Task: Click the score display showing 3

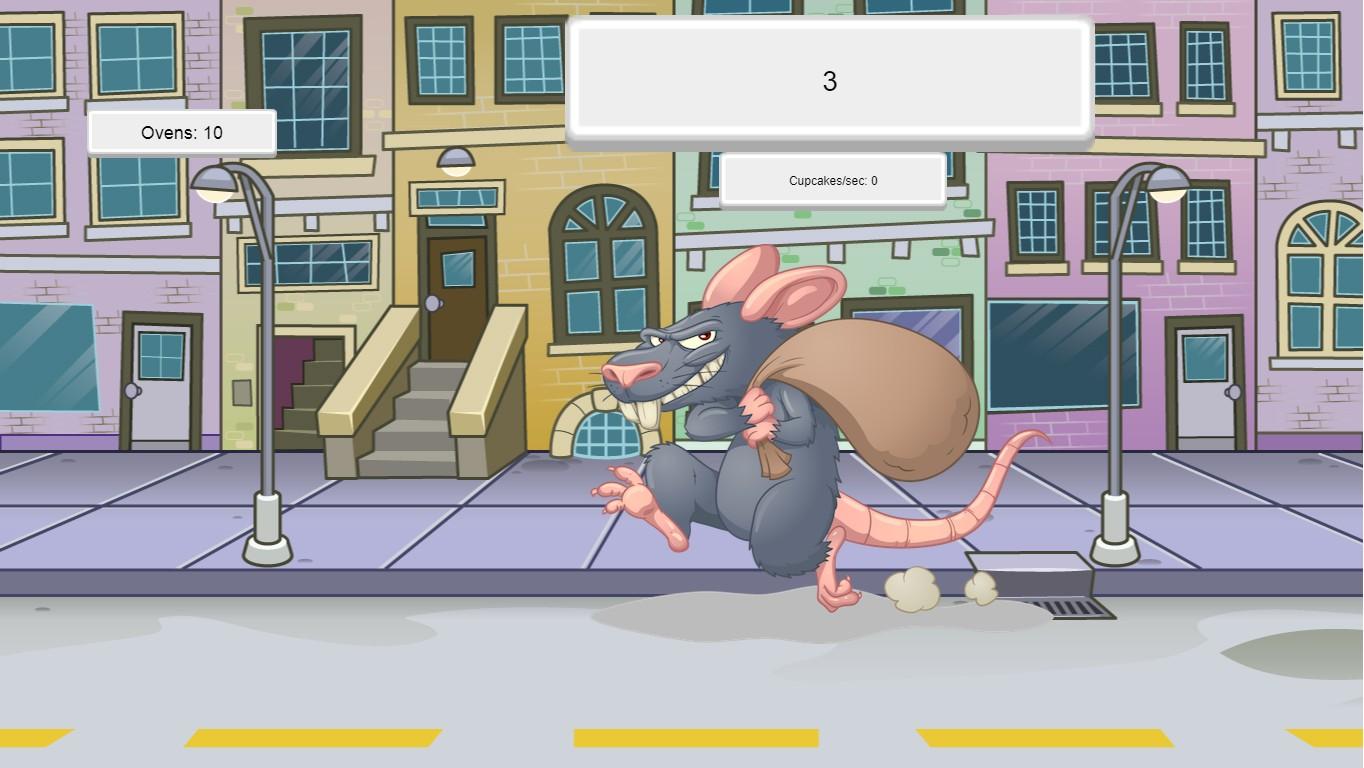Action: (829, 81)
